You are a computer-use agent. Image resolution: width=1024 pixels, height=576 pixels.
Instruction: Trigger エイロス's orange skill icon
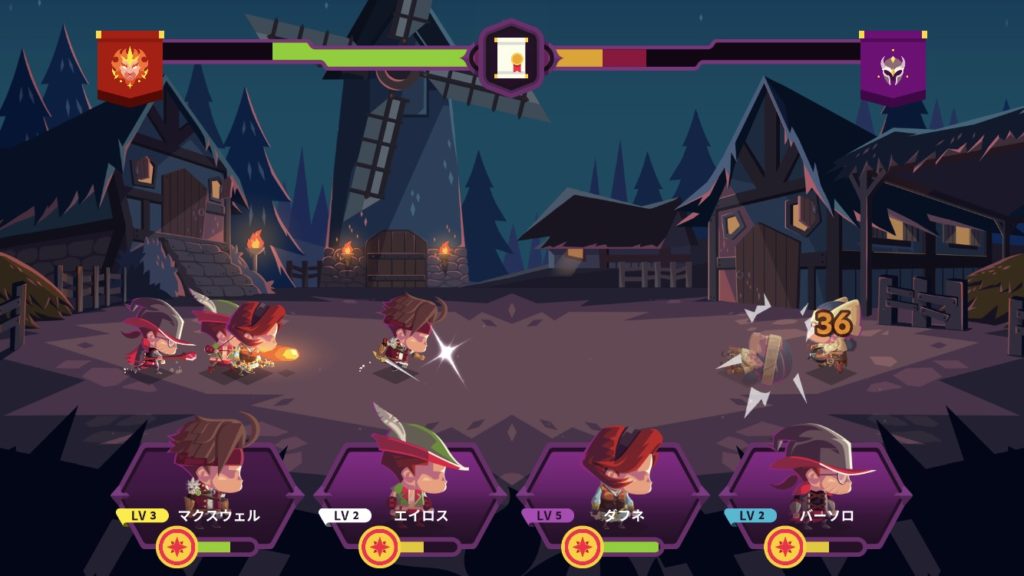[x=380, y=547]
